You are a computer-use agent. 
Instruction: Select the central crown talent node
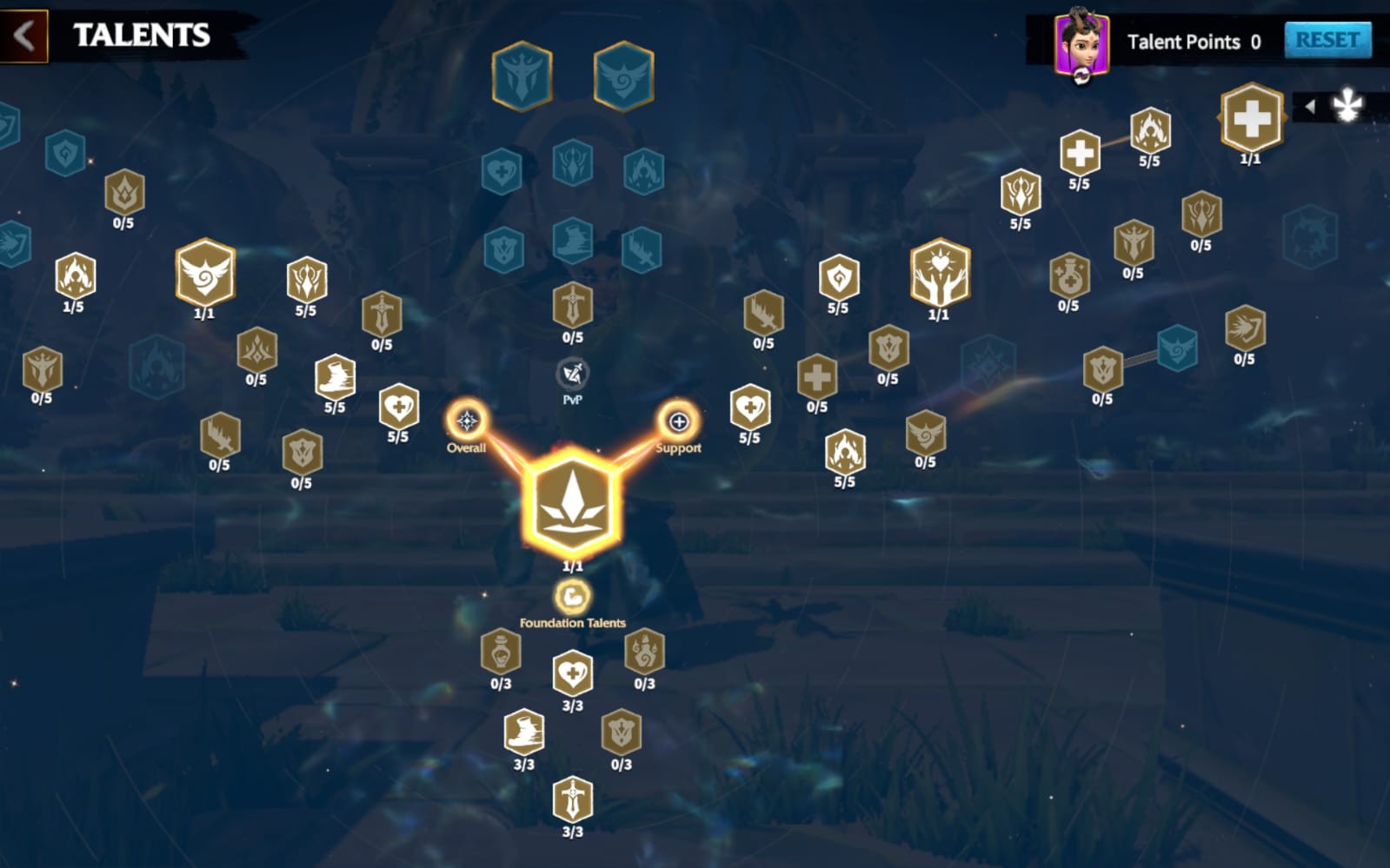click(571, 501)
